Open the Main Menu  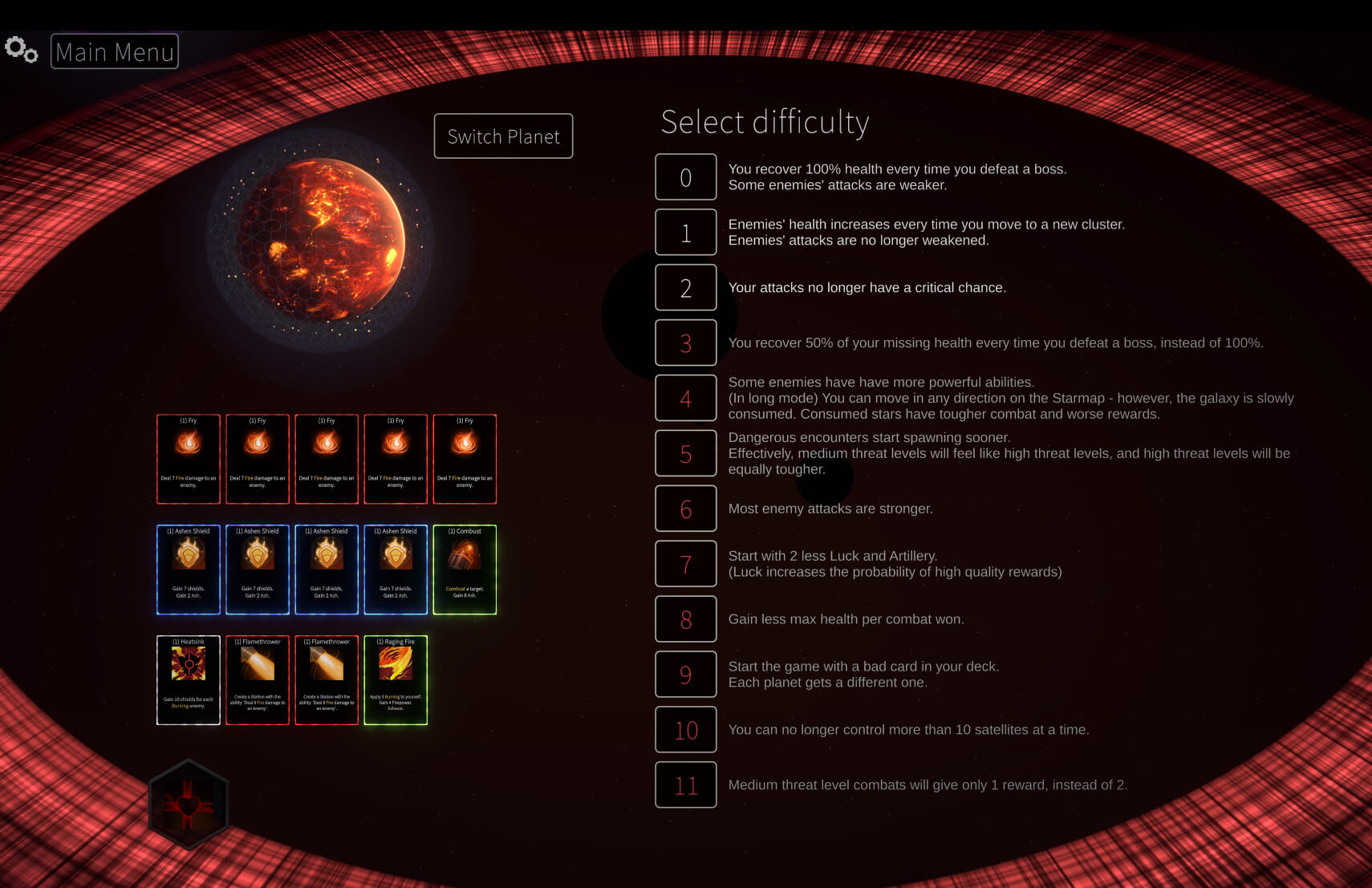pos(115,51)
